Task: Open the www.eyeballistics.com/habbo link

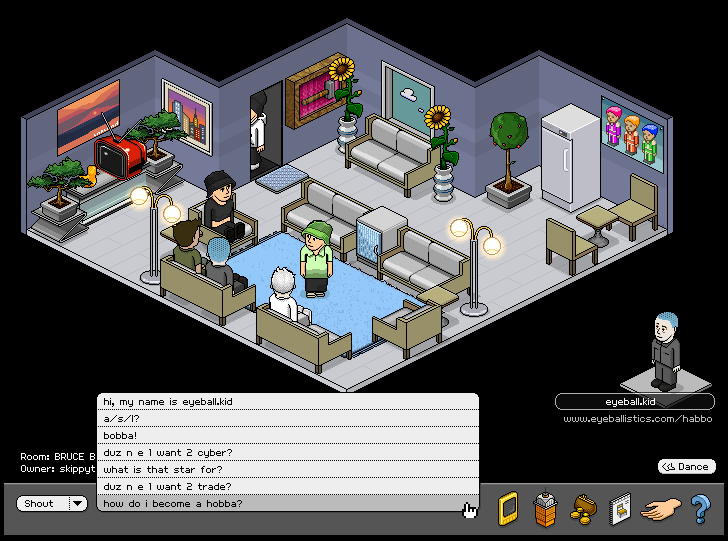Action: [x=637, y=418]
